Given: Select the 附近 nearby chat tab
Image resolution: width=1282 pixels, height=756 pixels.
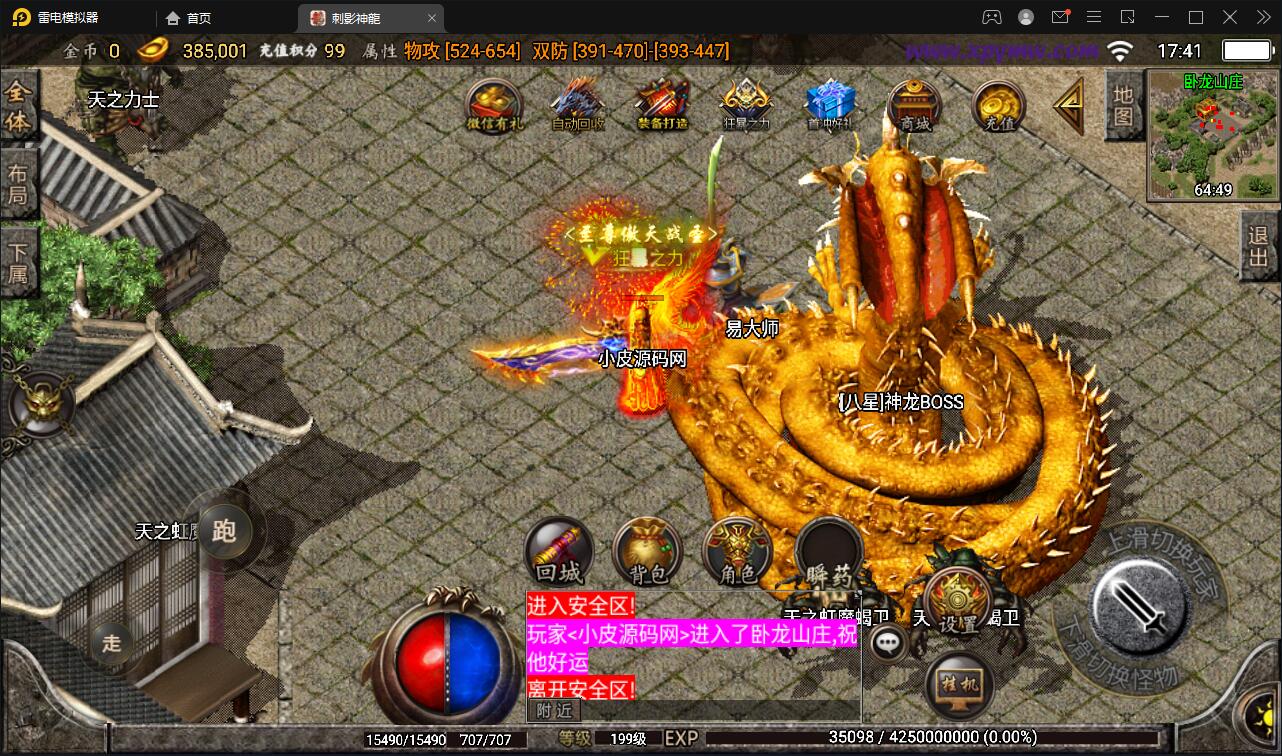Looking at the screenshot, I should tap(553, 712).
